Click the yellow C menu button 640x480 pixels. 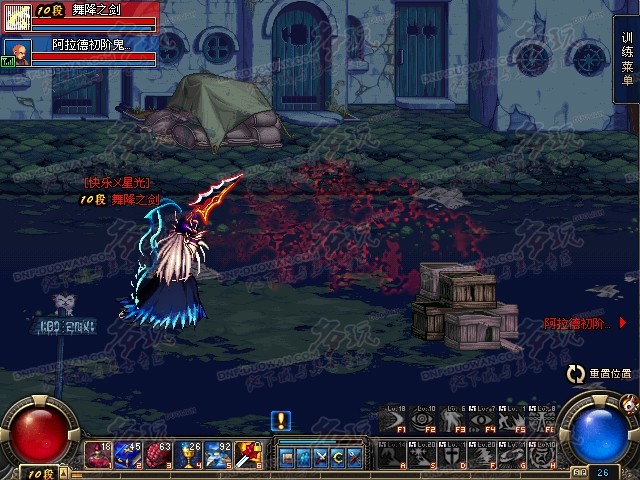point(338,457)
